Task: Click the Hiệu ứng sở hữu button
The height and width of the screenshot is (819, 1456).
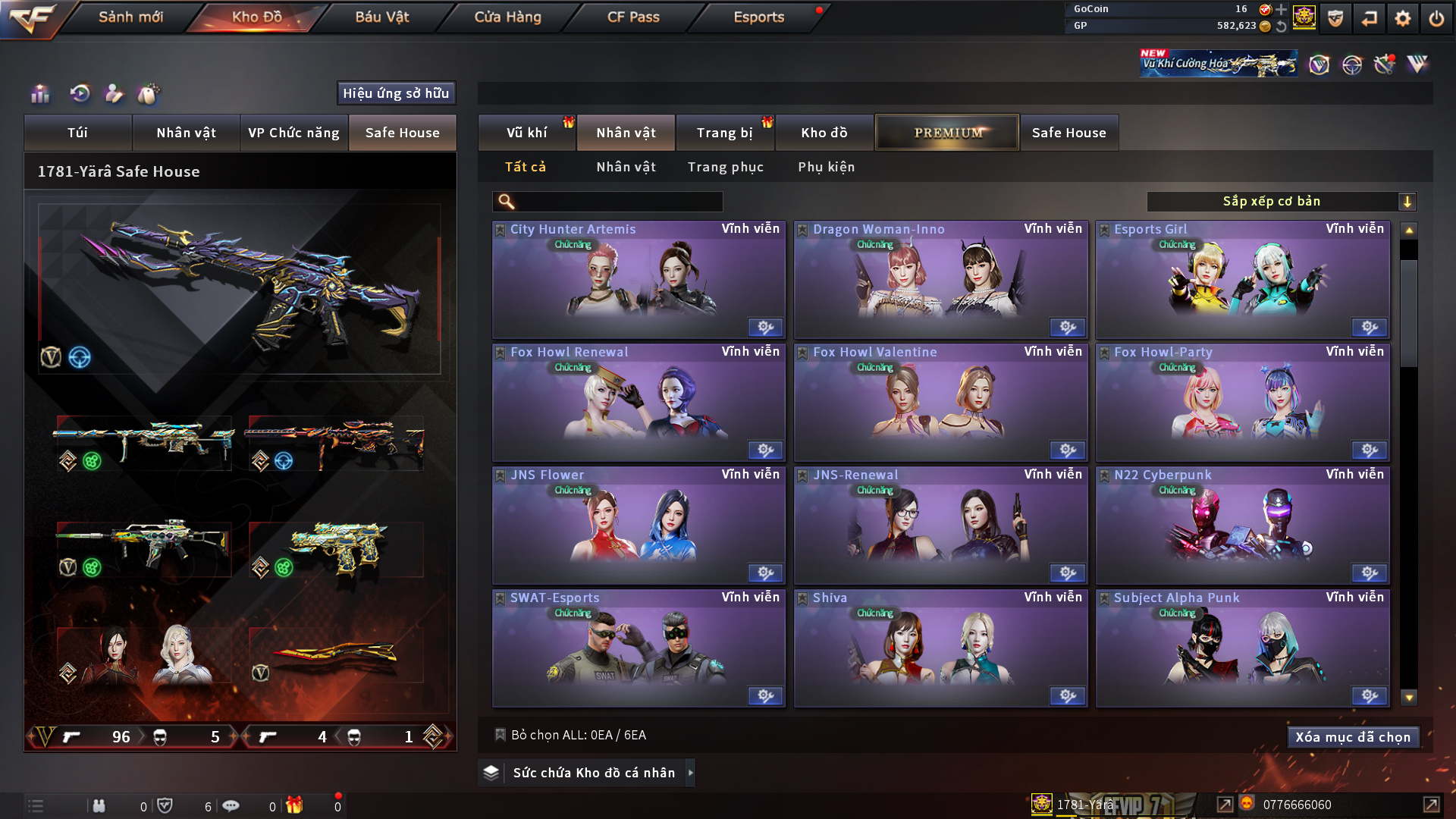Action: [396, 93]
